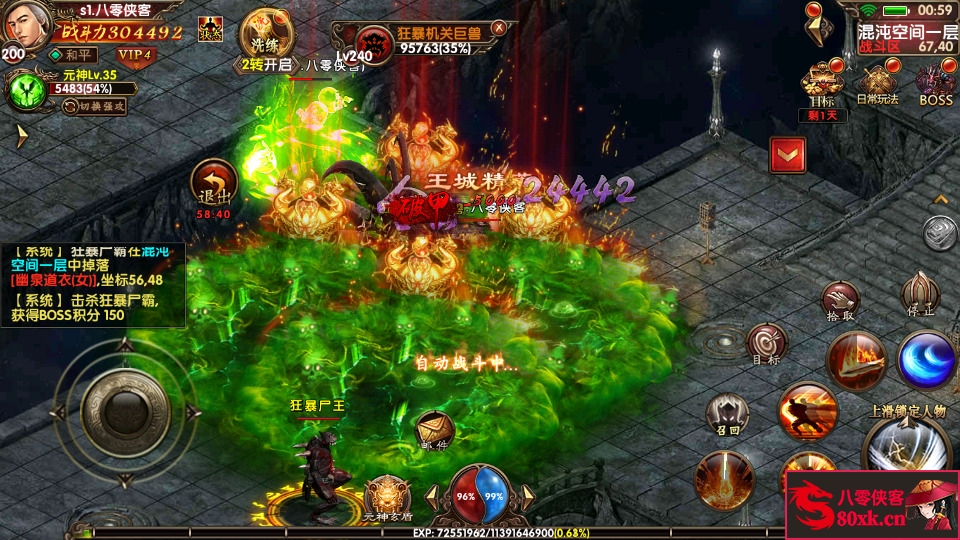Tap the 召回 recall button

pos(726,413)
